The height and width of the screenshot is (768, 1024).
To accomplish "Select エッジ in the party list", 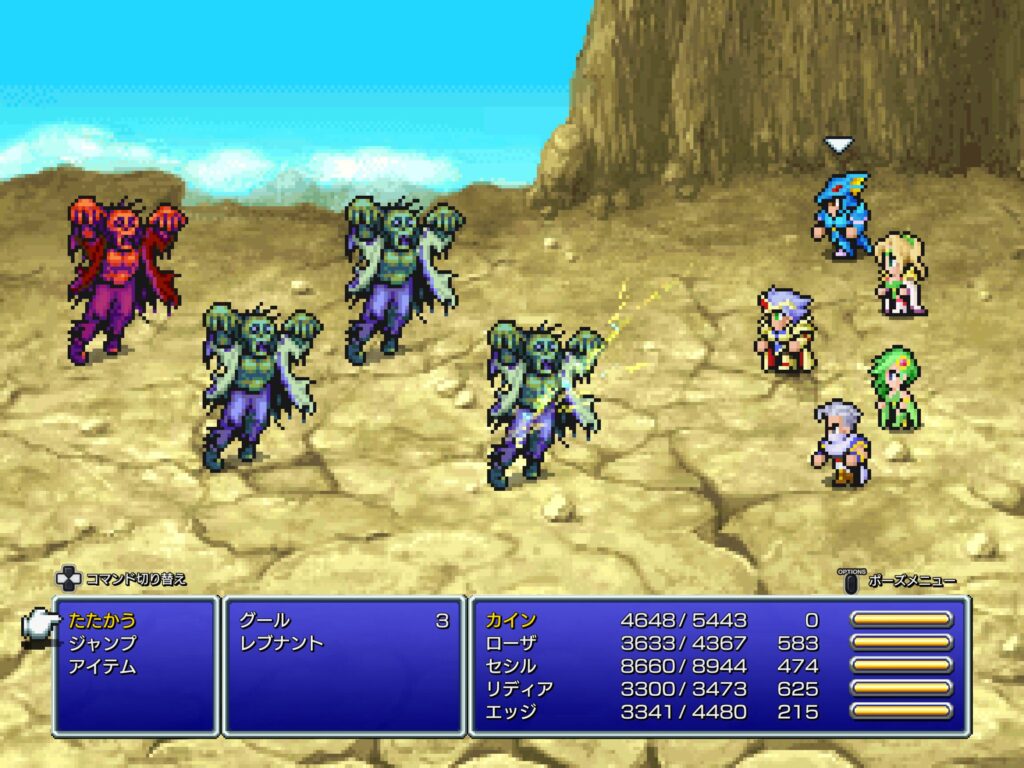I will tap(512, 713).
